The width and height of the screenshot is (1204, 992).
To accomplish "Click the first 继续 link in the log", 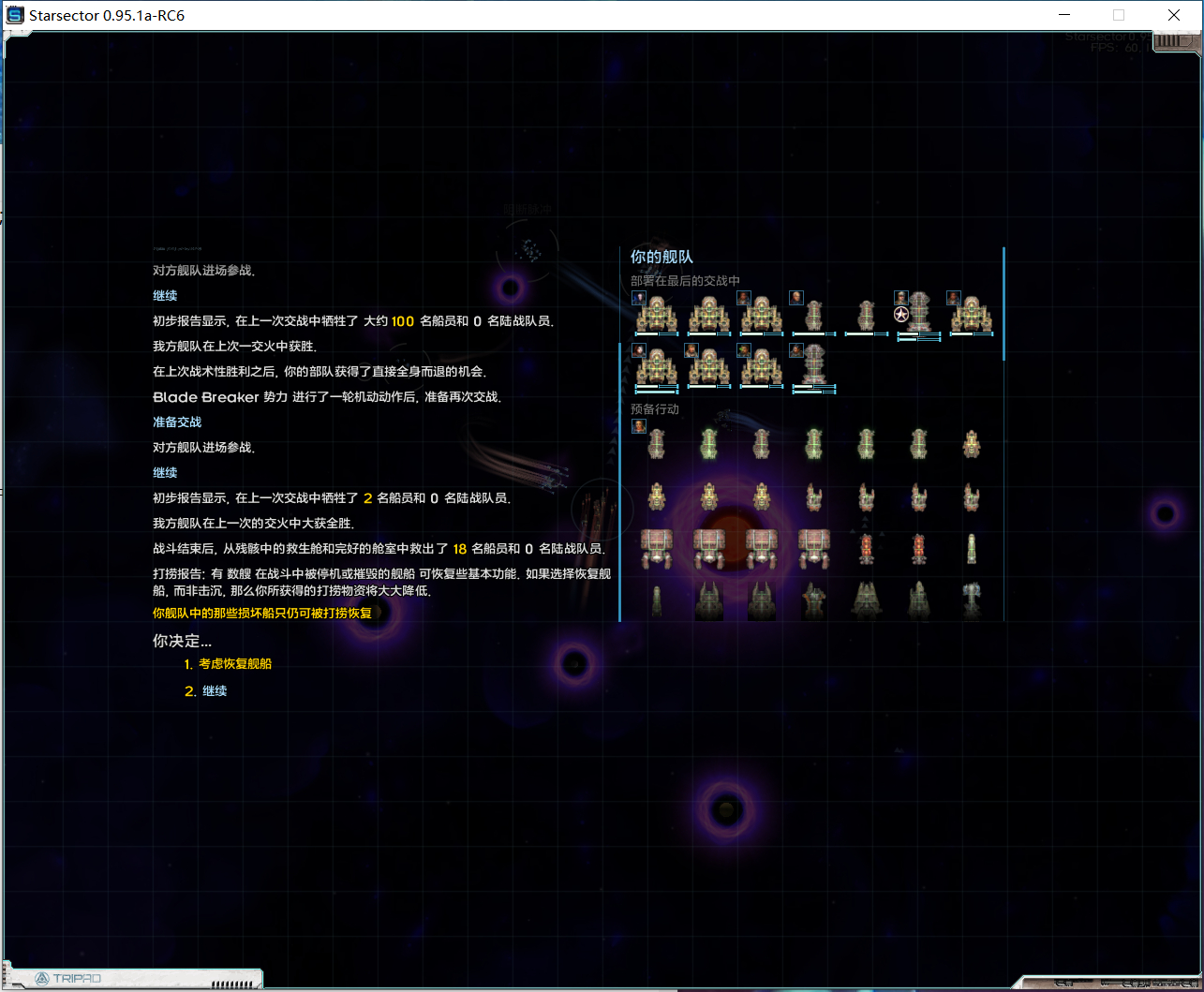I will pos(164,295).
